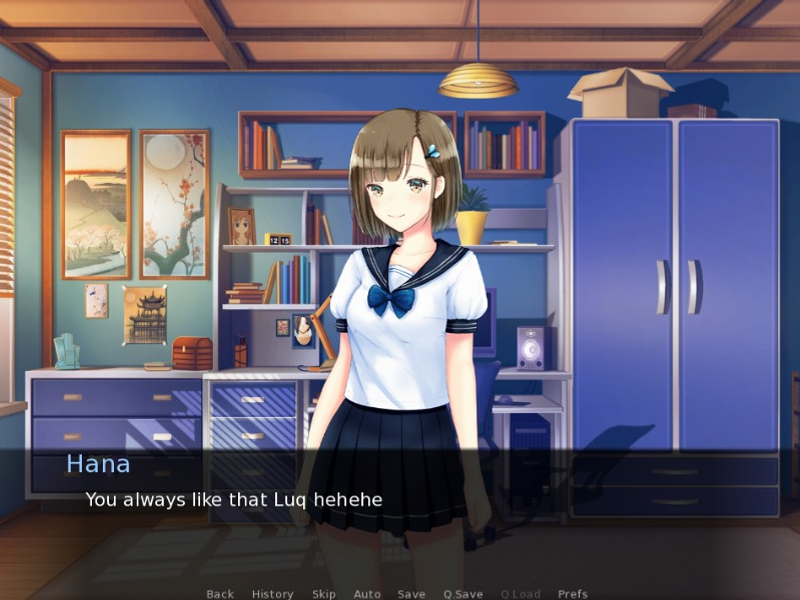800x600 pixels.
Task: Go back one dialogue line
Action: (220, 594)
